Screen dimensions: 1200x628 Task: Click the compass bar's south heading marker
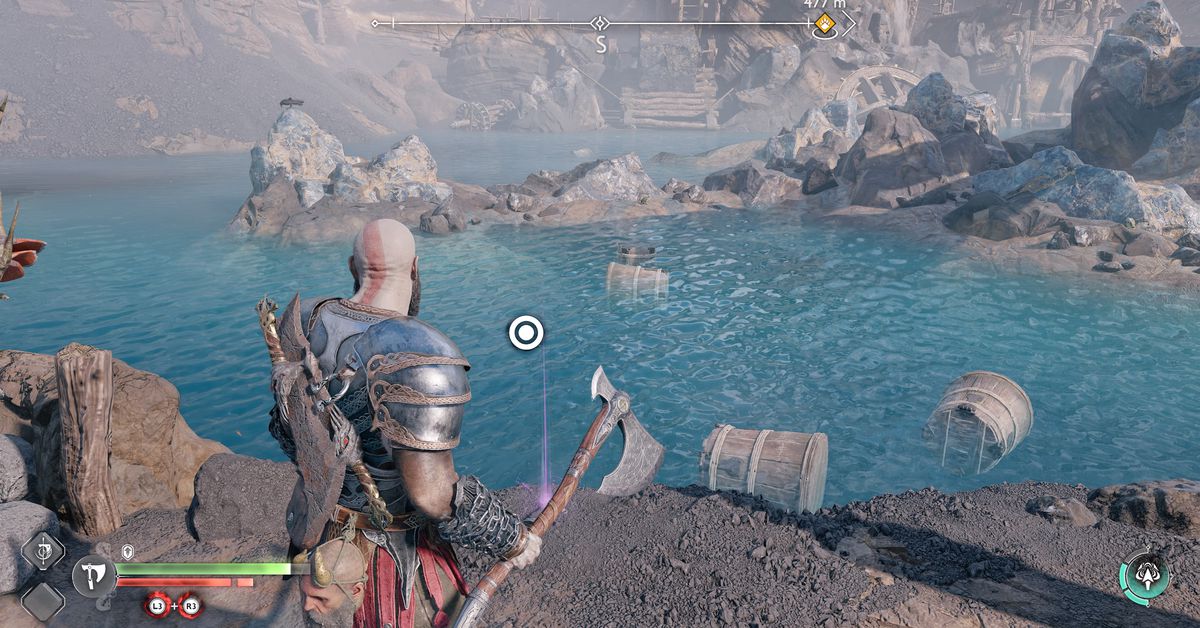pyautogui.click(x=600, y=43)
